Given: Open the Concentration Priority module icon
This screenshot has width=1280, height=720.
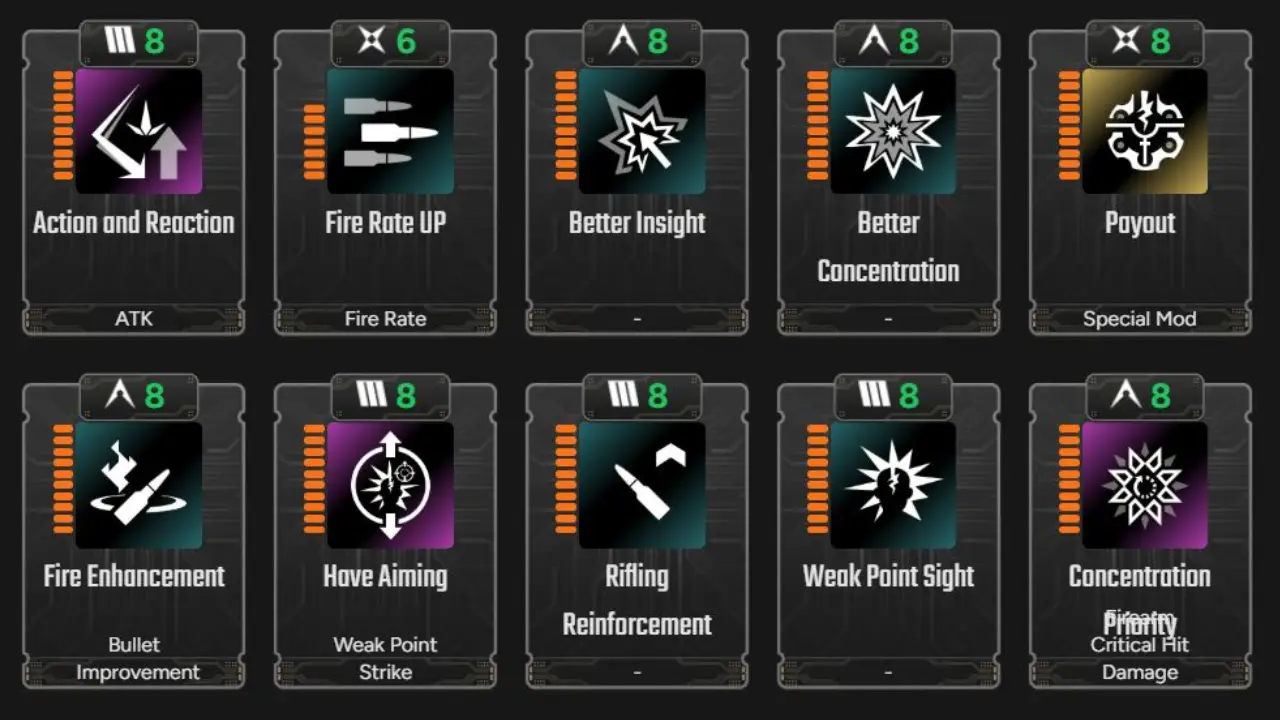Looking at the screenshot, I should tap(1143, 485).
